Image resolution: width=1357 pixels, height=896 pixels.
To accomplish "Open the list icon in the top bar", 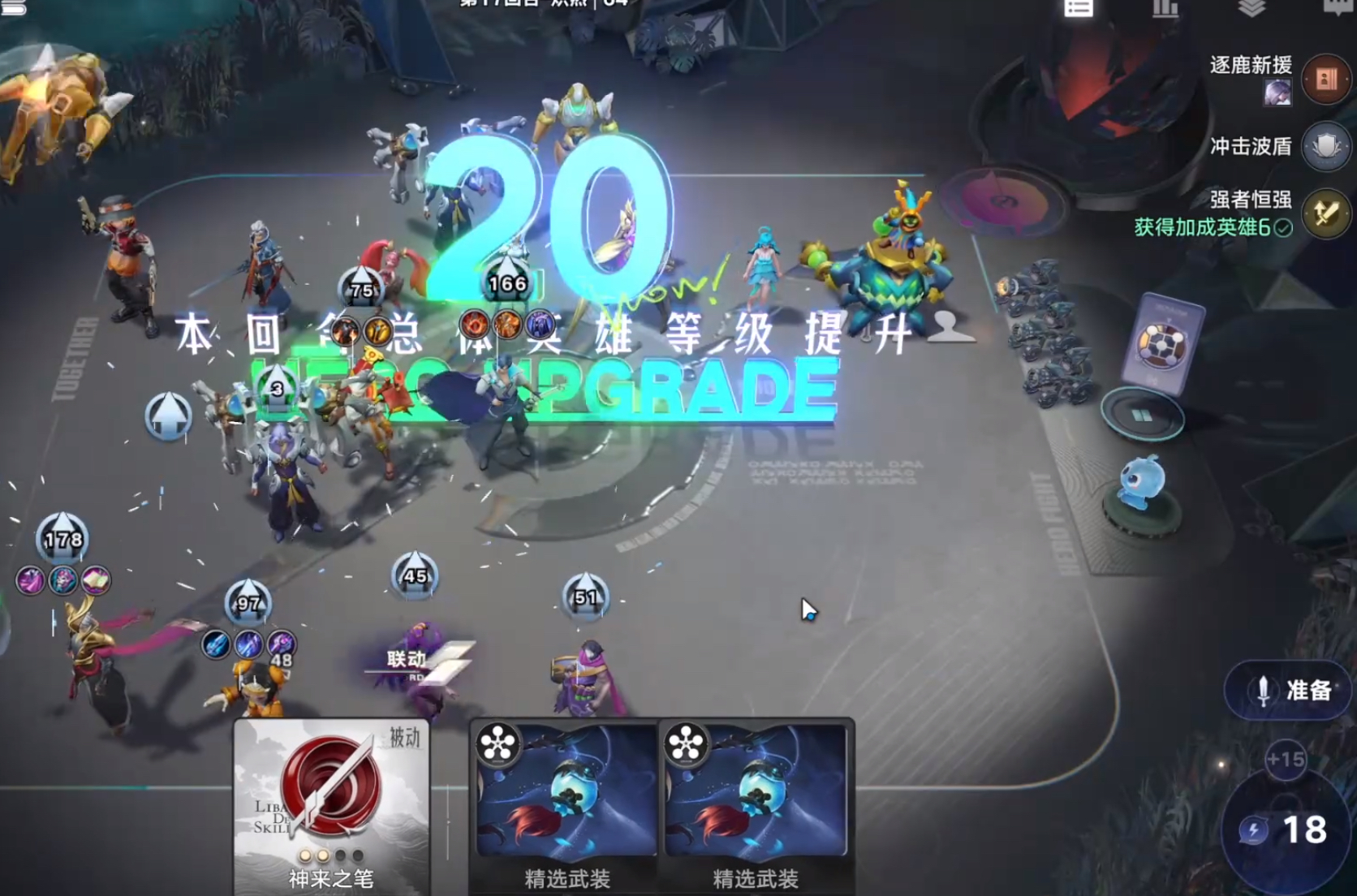I will pyautogui.click(x=1079, y=8).
